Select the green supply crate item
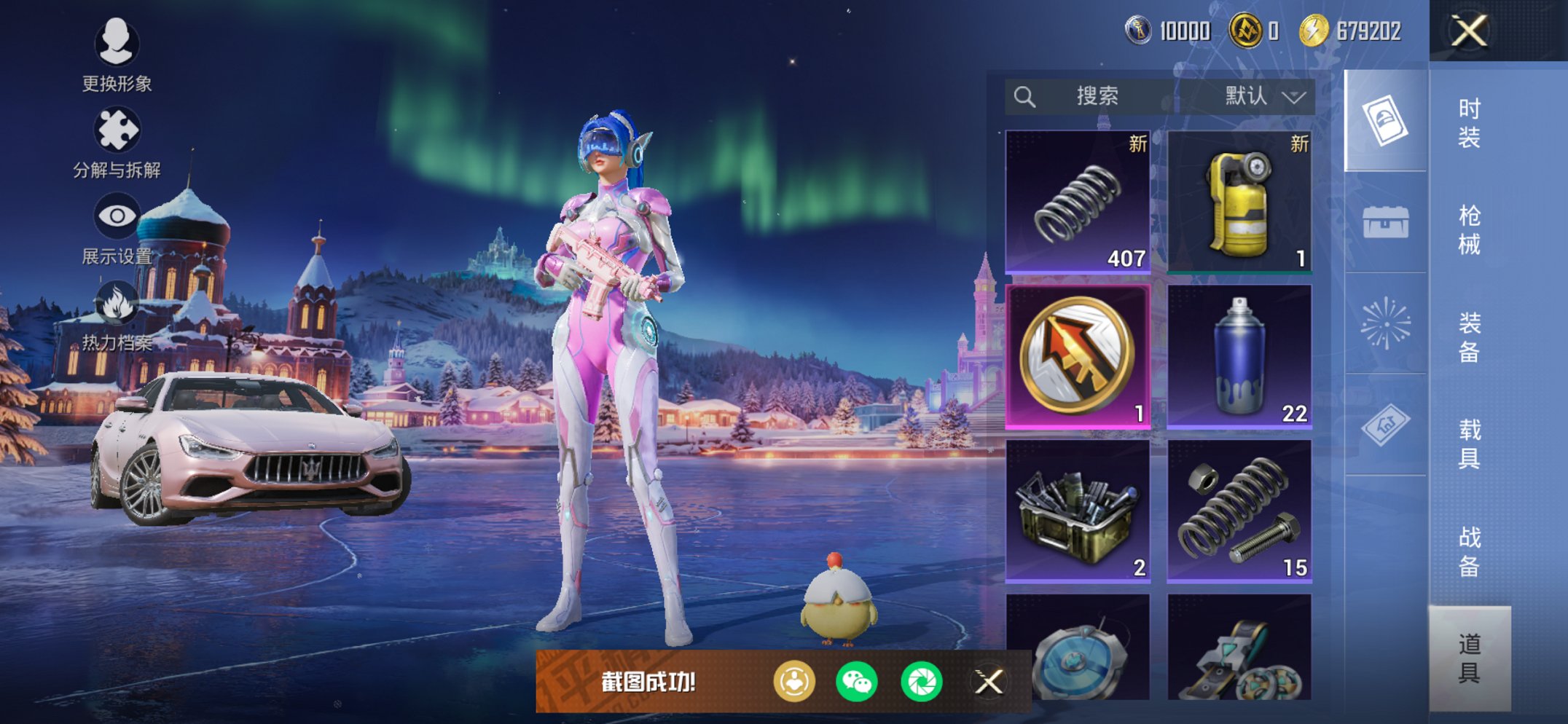The image size is (1568, 724). 1078,511
